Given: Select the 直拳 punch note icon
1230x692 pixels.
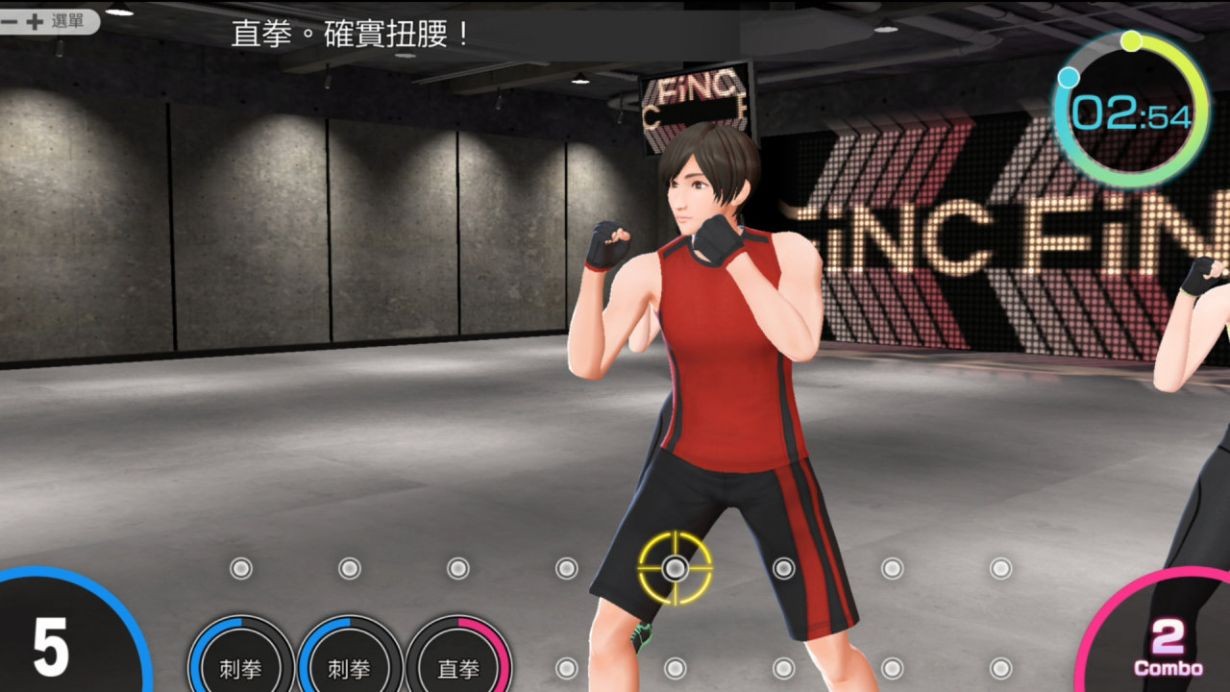Looking at the screenshot, I should [458, 667].
